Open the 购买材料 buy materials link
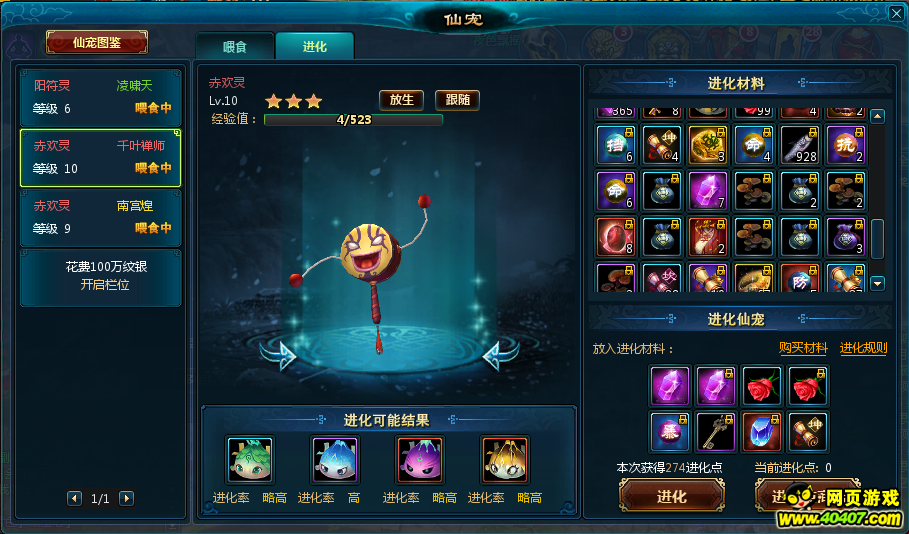The width and height of the screenshot is (909, 534). 803,348
